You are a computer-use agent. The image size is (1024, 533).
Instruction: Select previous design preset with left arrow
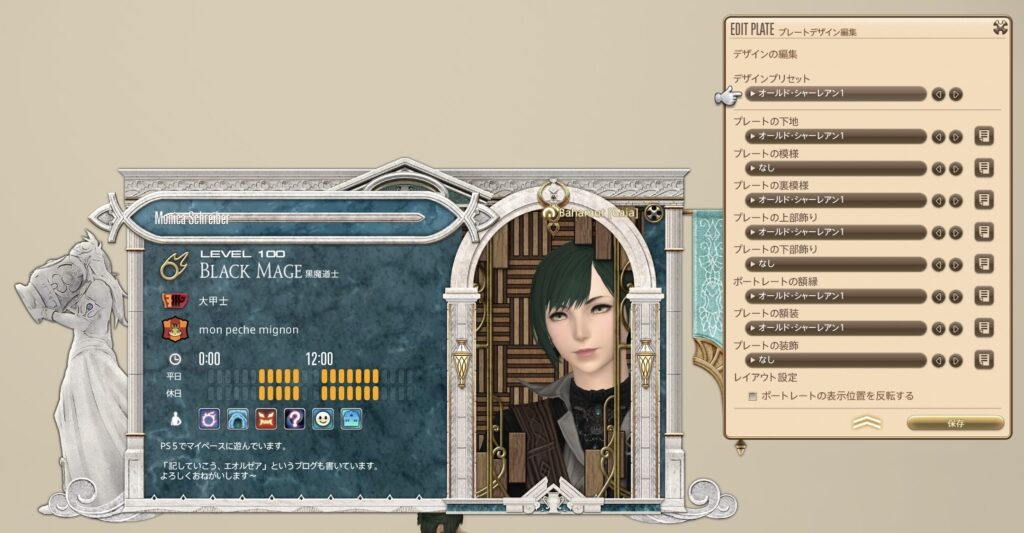[x=938, y=94]
